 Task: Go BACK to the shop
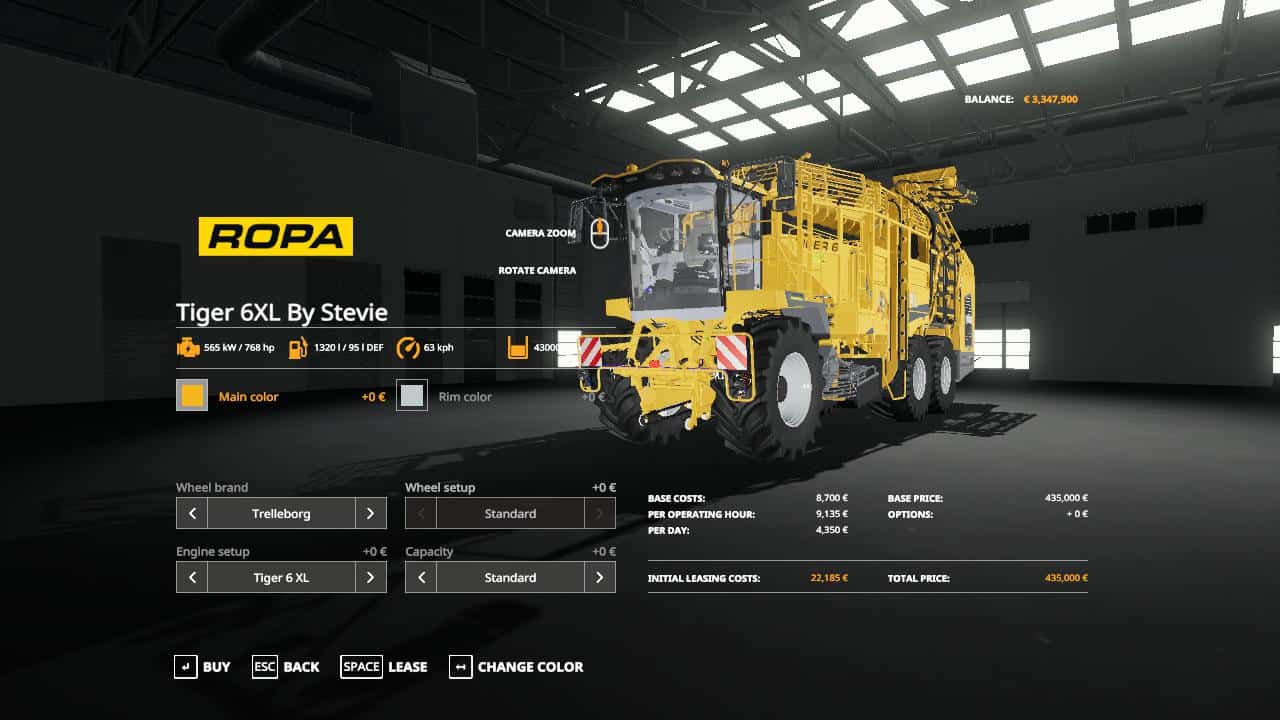(286, 667)
